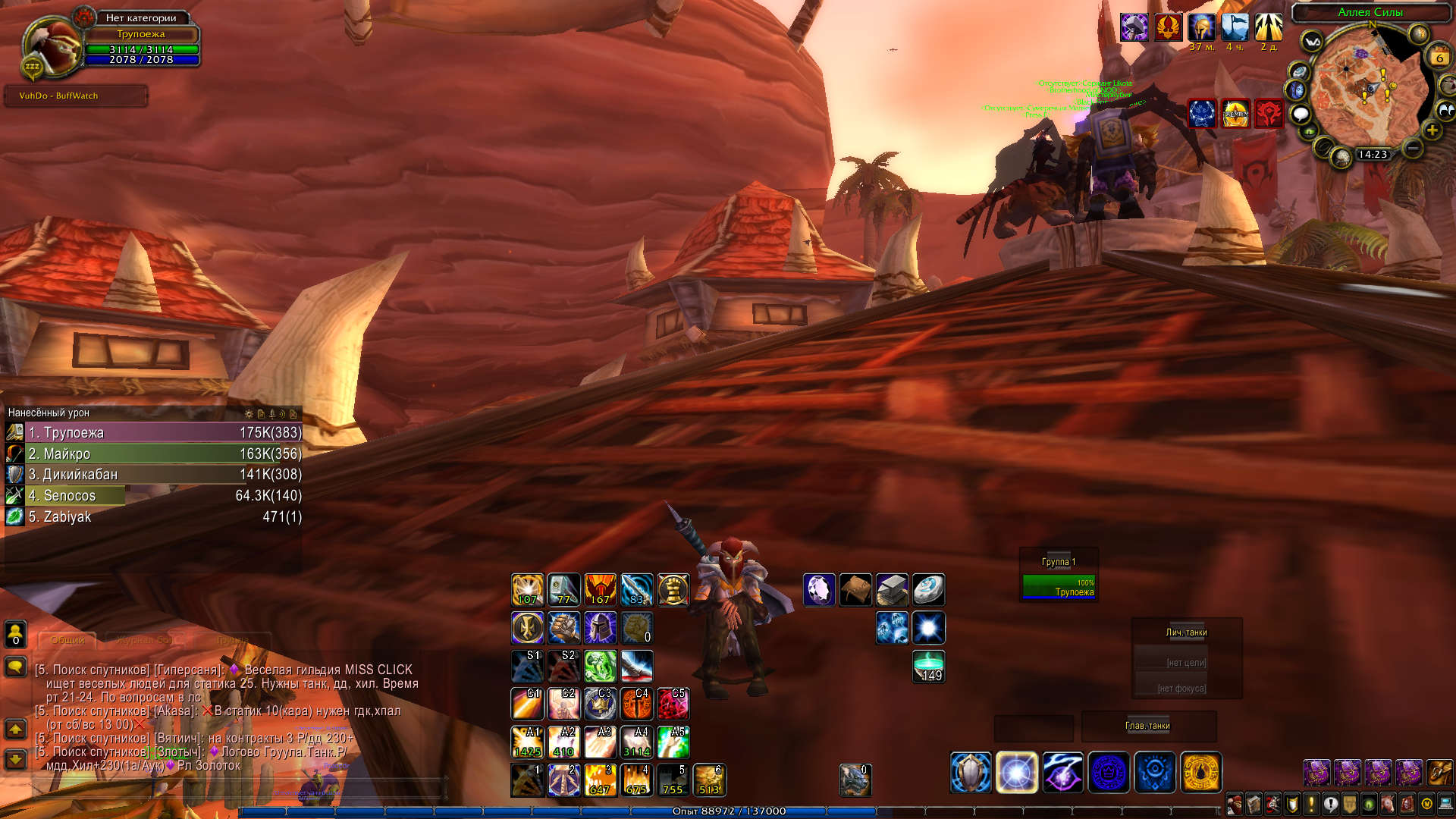Open the brown backpack bag slot

coord(1439,773)
